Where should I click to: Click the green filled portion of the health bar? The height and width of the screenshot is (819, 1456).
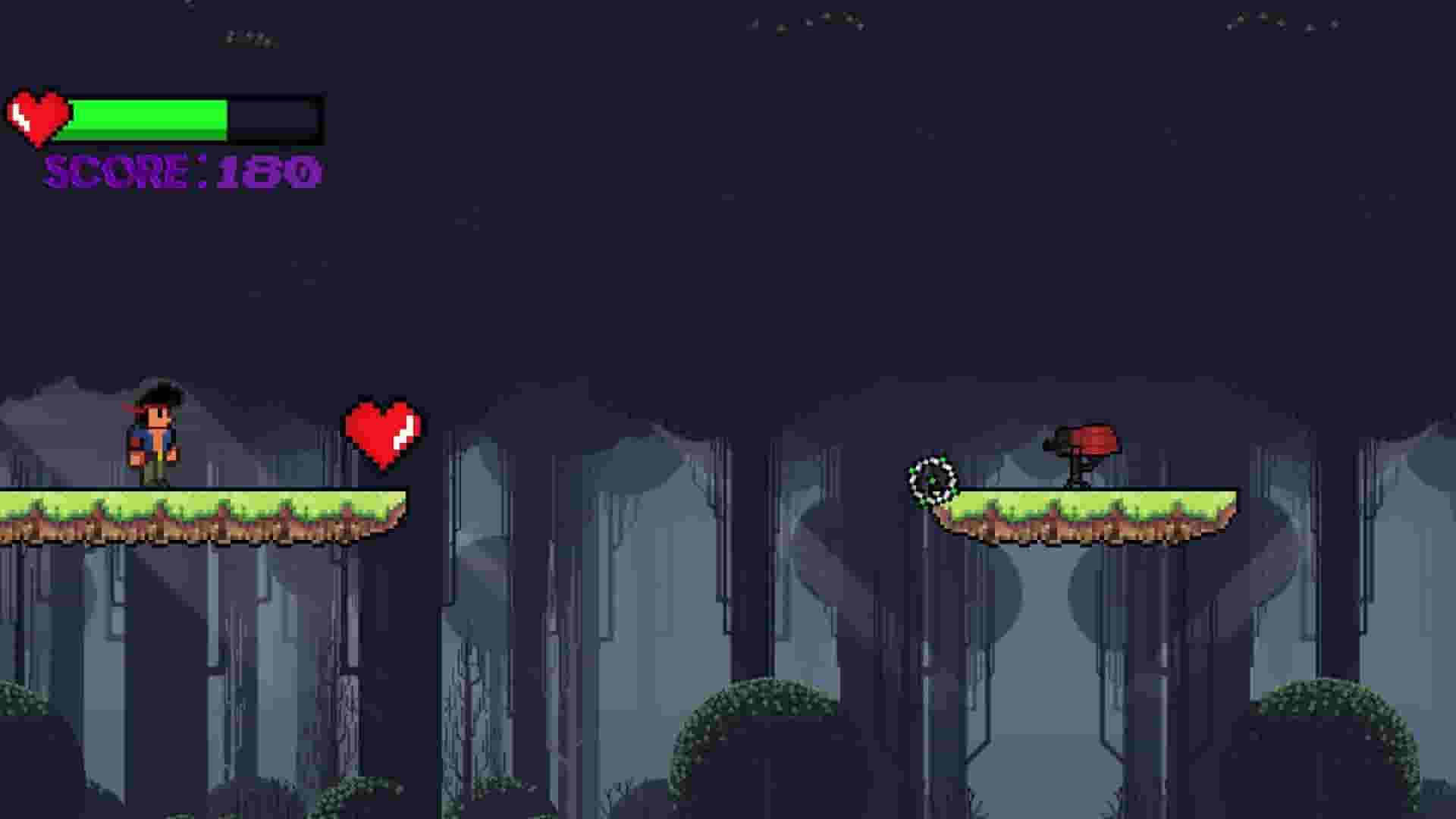click(152, 120)
